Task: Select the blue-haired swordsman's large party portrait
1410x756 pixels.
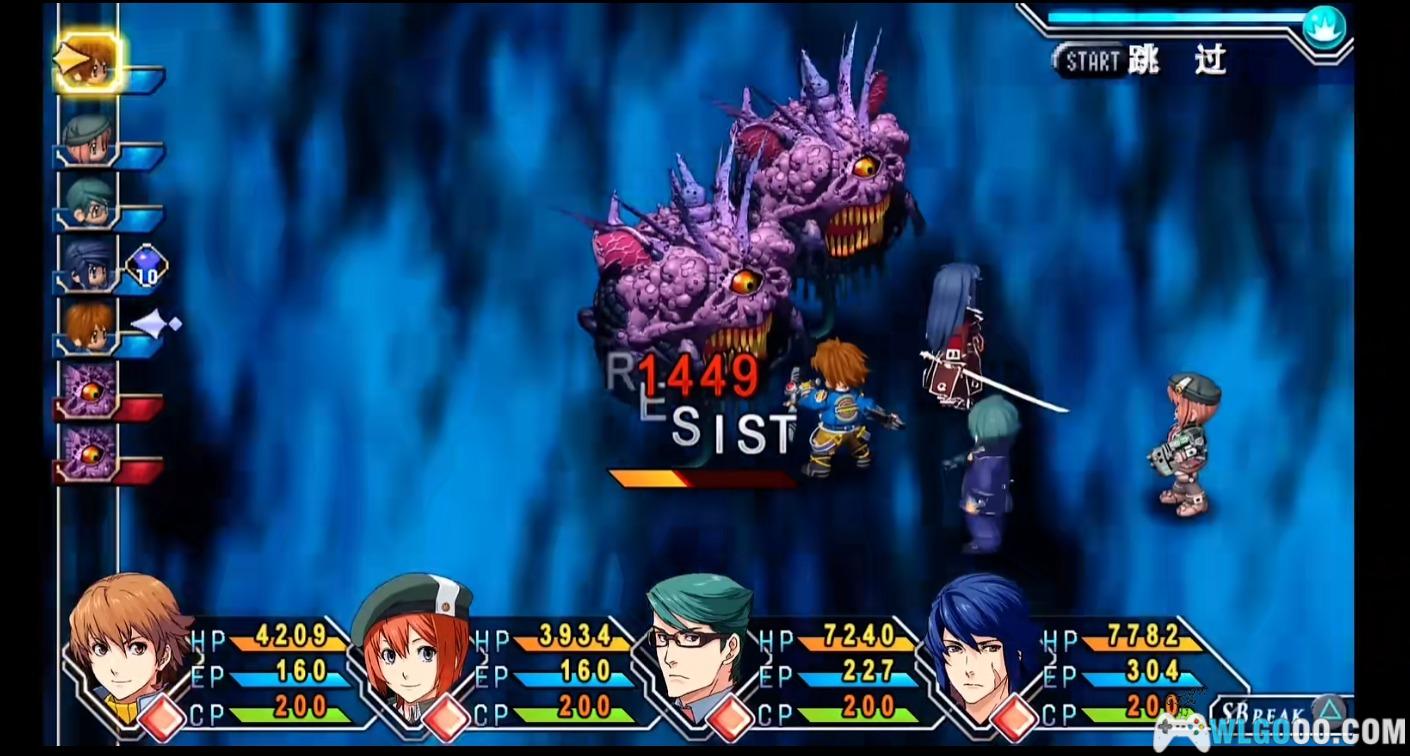Action: (980, 640)
